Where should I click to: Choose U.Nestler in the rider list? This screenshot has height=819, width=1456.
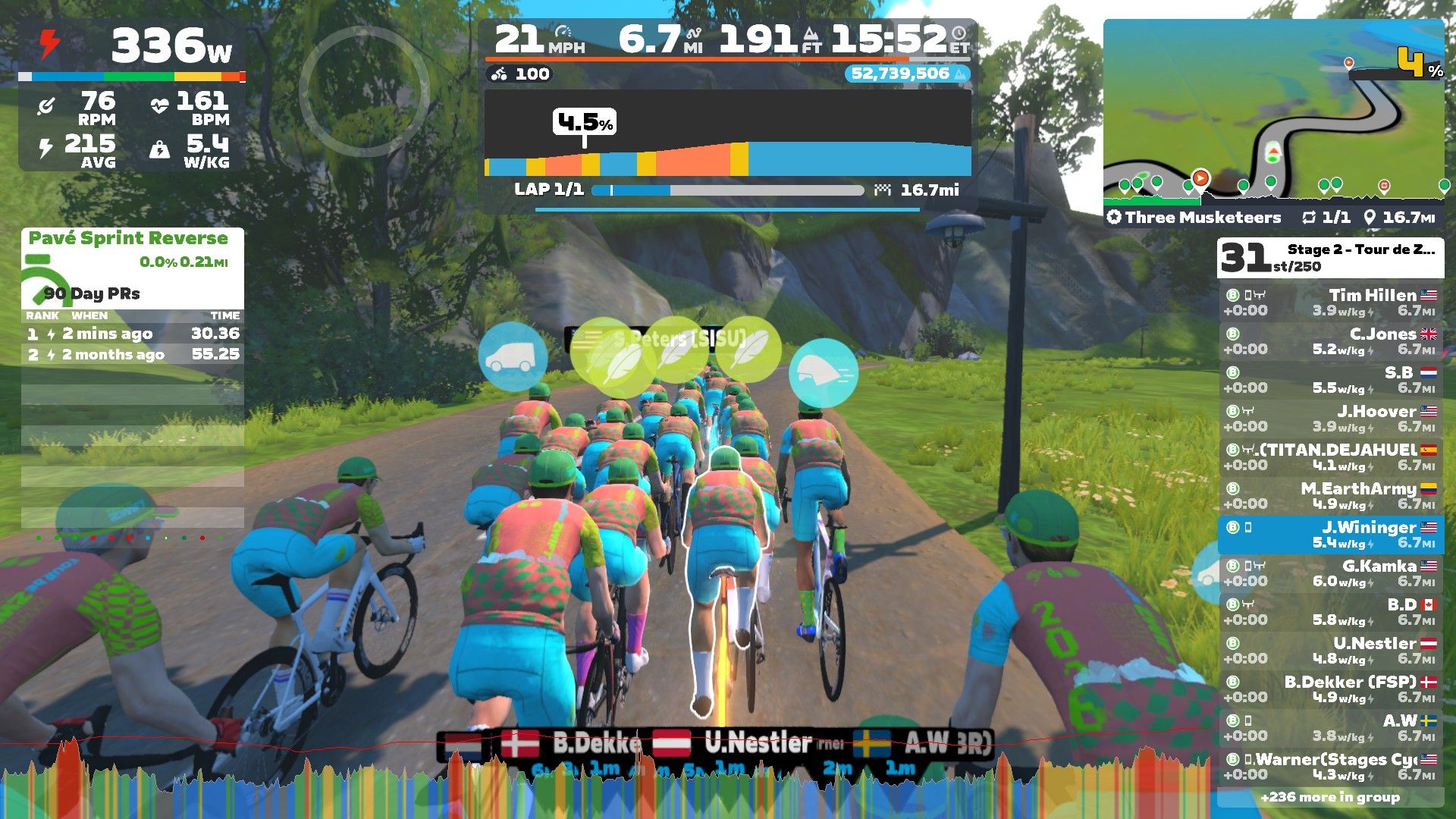(x=1331, y=651)
